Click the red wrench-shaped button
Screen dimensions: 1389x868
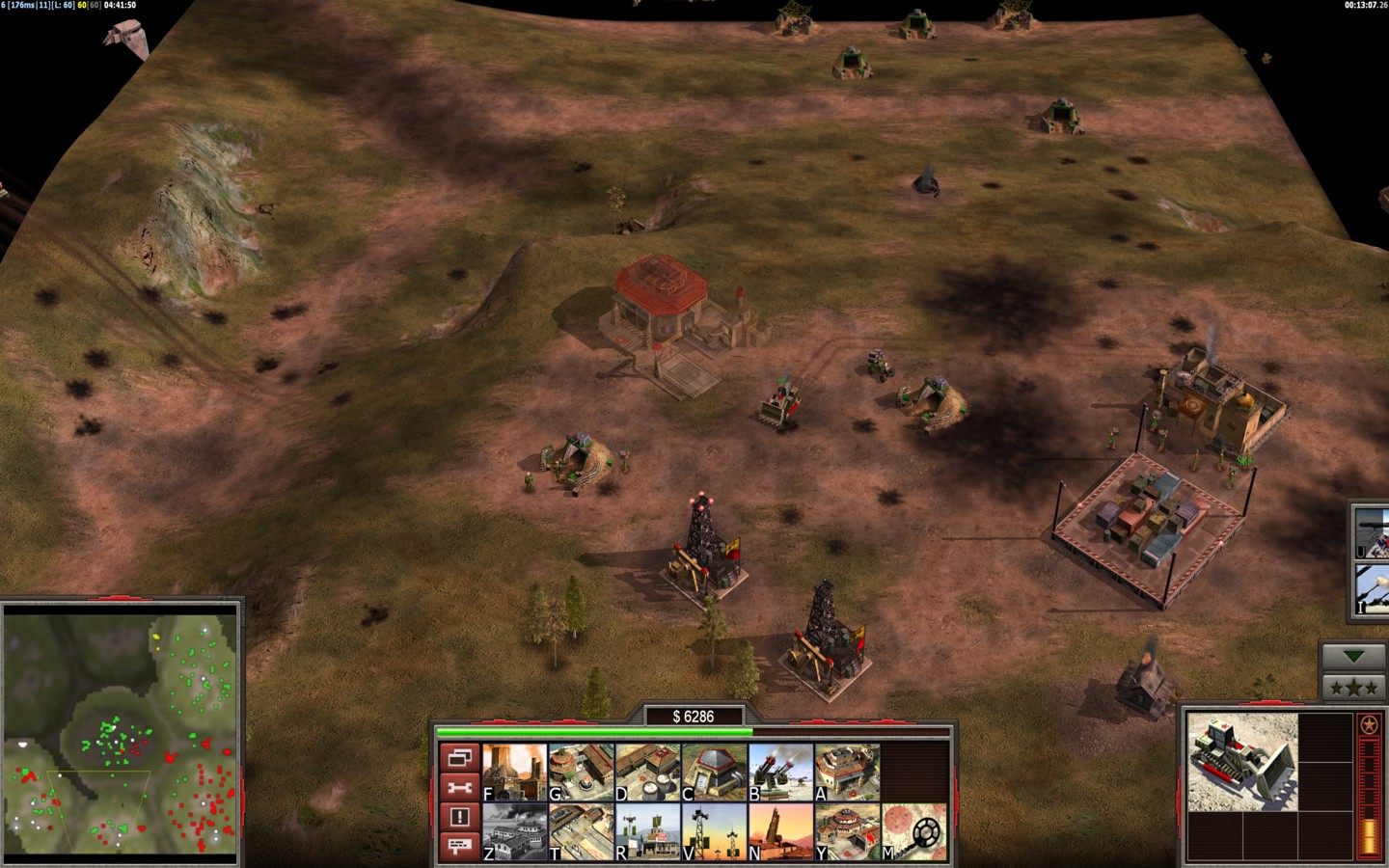pos(459,788)
